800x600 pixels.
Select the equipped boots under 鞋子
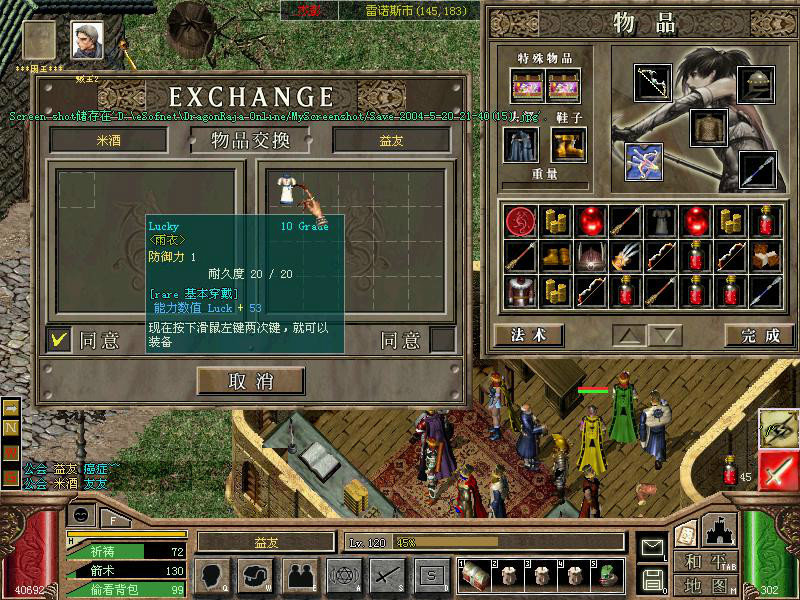click(566, 145)
